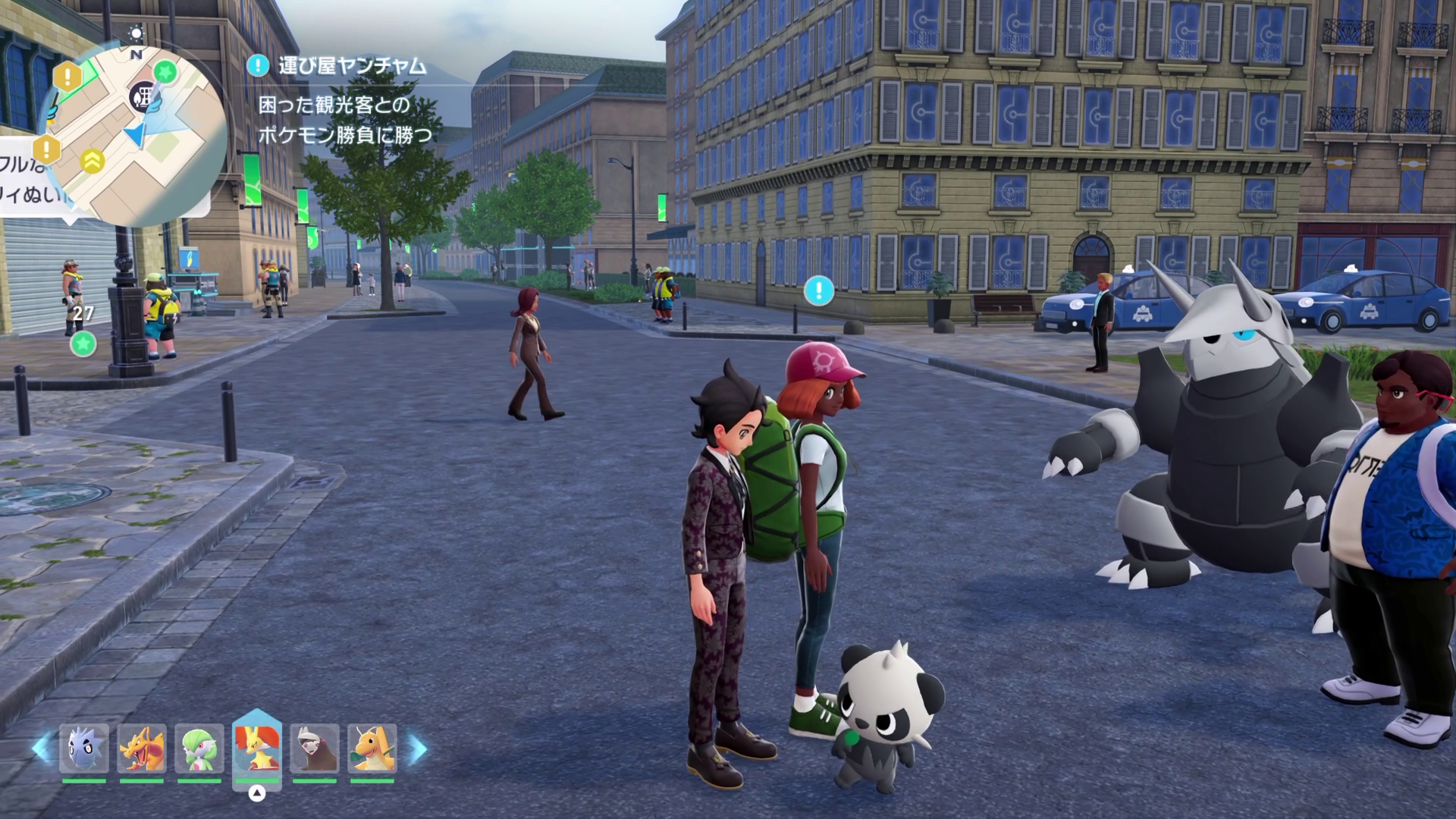Click the left-pointing arrow beside the party bar
Image resolution: width=1456 pixels, height=819 pixels.
point(40,749)
